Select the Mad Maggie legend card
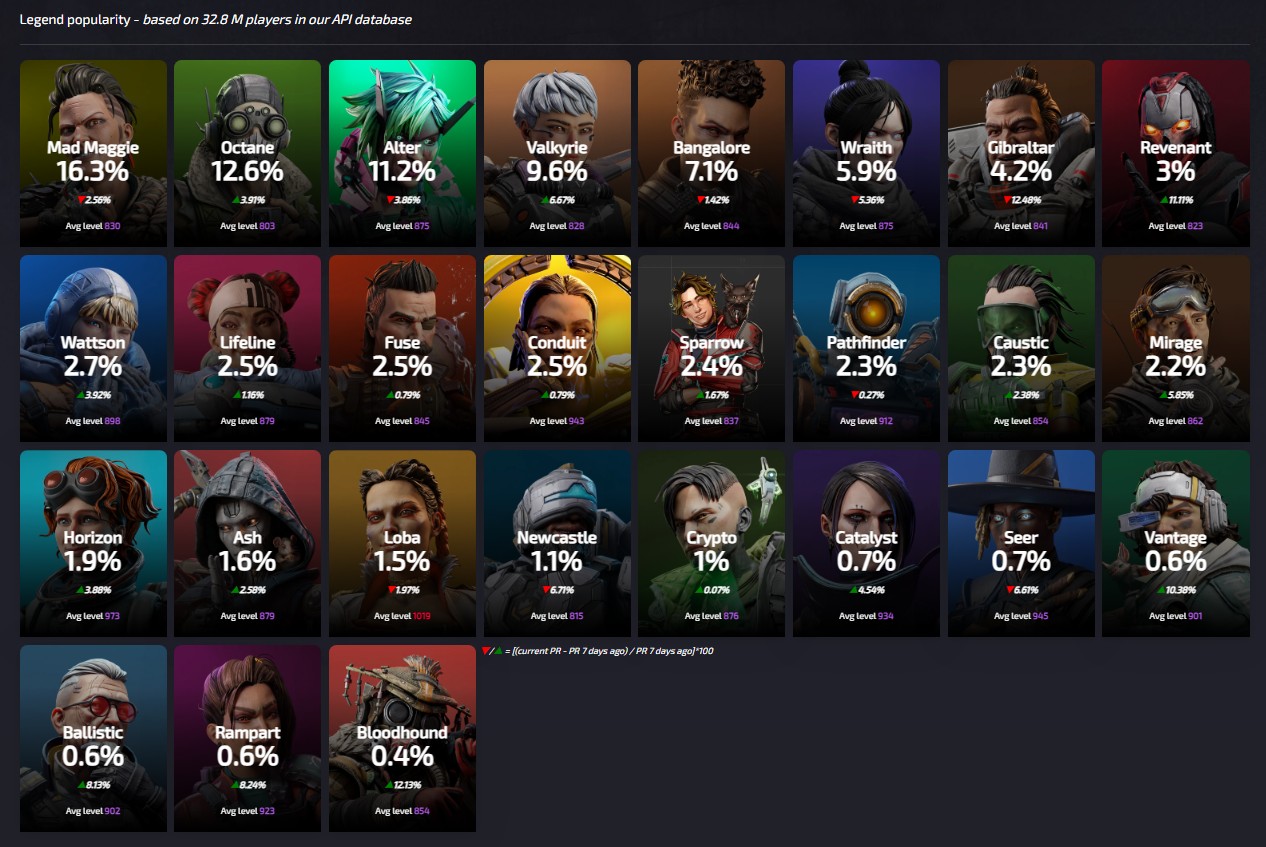The width and height of the screenshot is (1266, 847). coord(93,153)
